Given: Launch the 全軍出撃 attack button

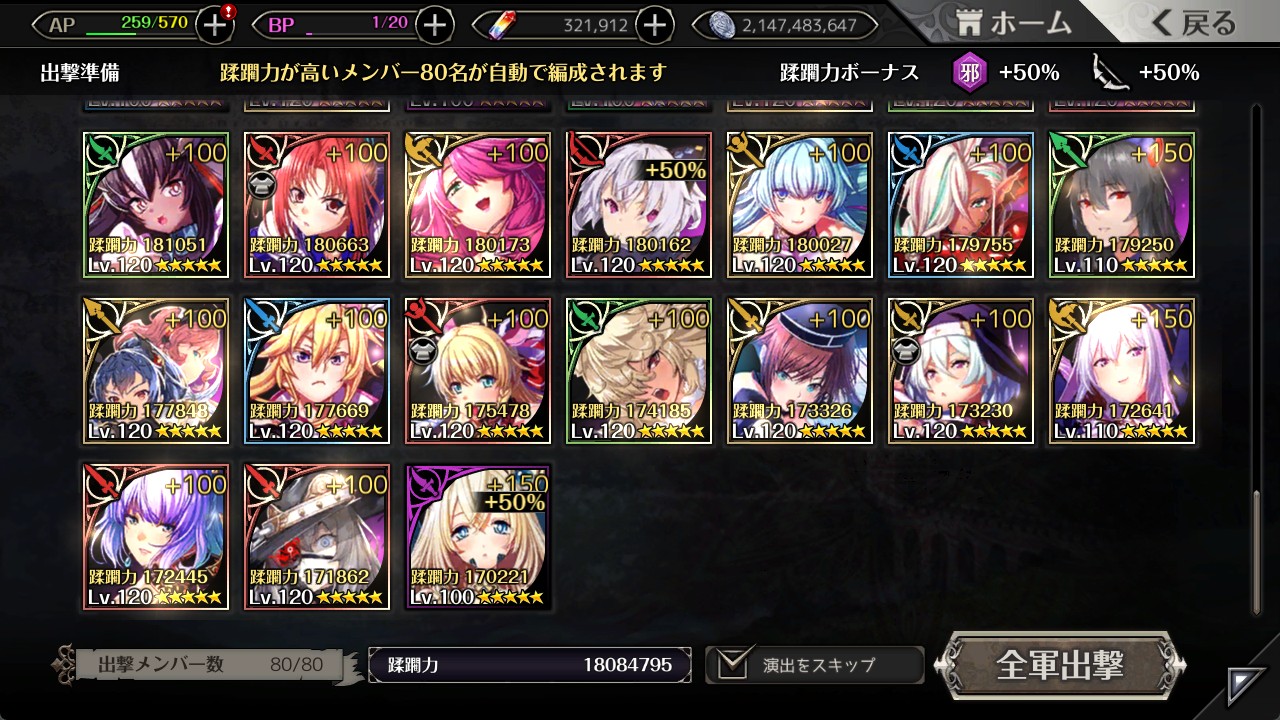Looking at the screenshot, I should [x=1060, y=665].
